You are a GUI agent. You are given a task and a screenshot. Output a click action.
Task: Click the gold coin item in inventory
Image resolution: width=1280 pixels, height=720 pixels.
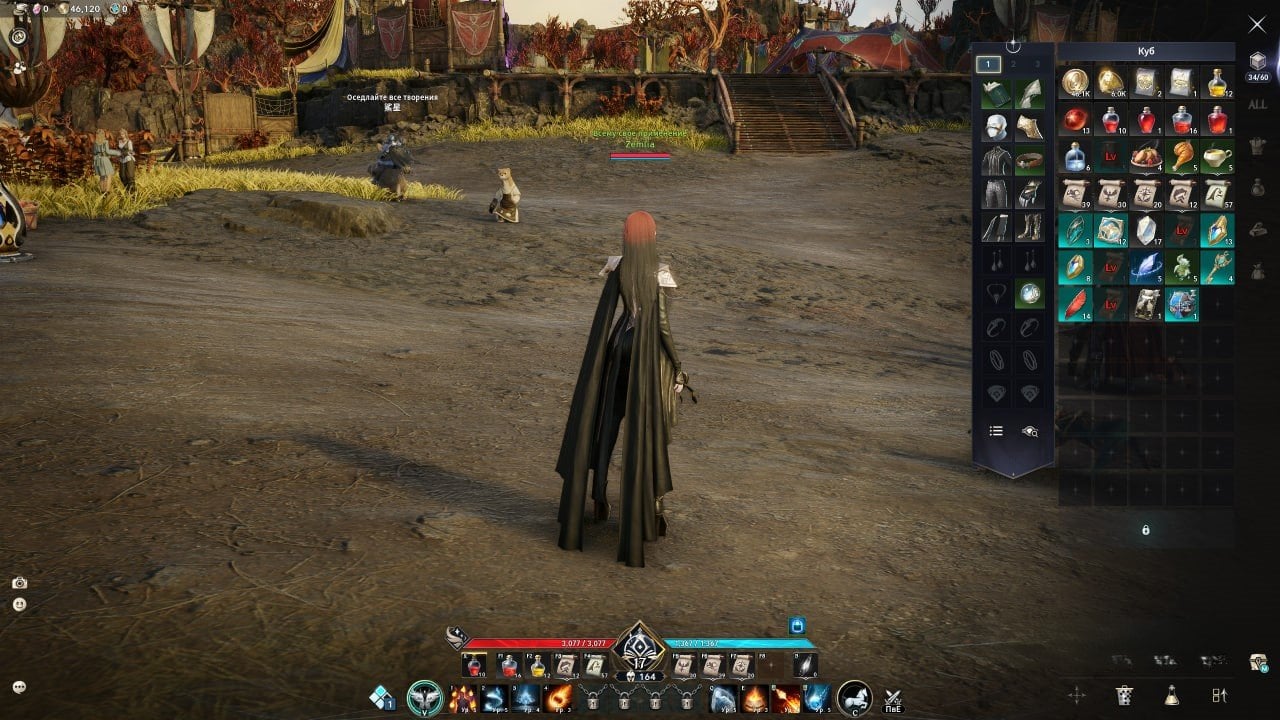click(x=1075, y=82)
